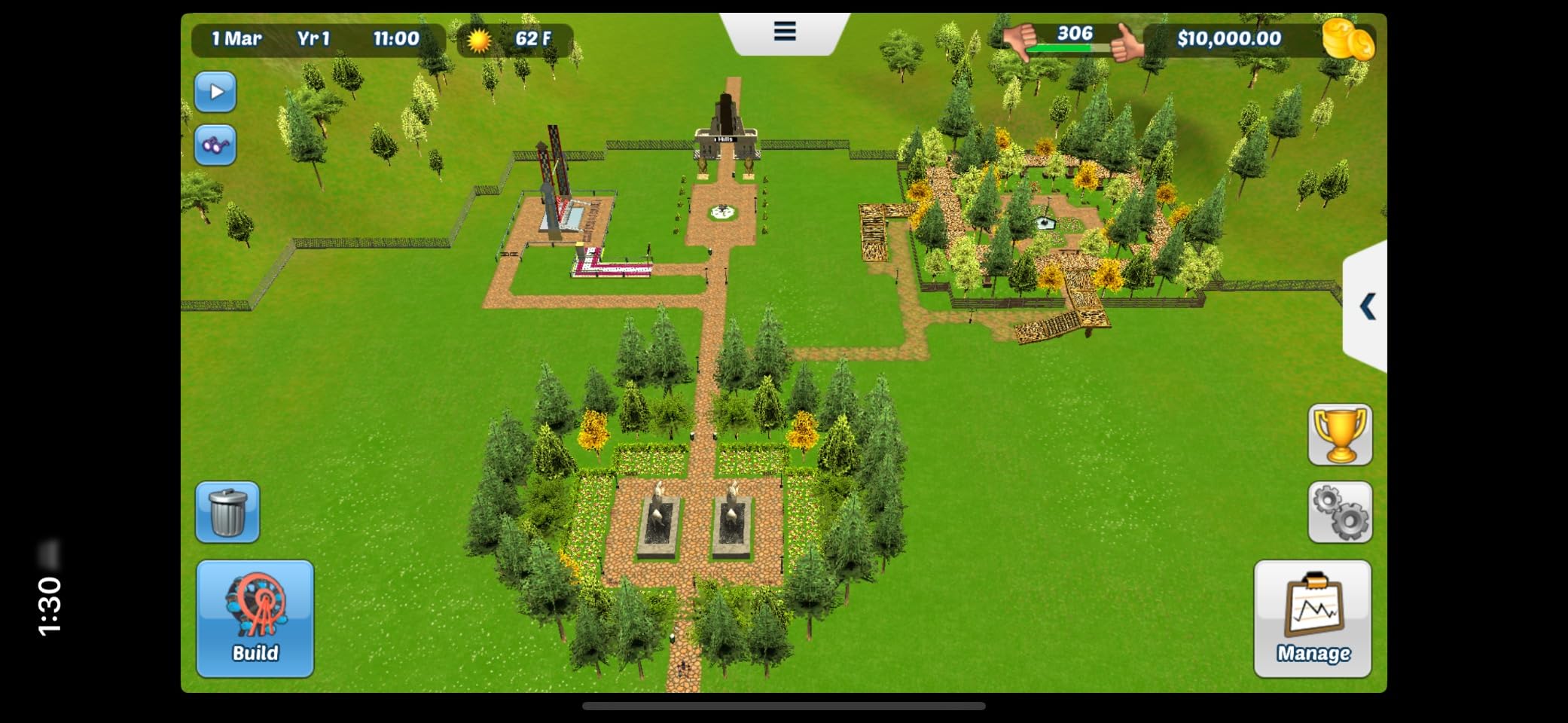Tap the home indicator bar at screen bottom
This screenshot has height=723, width=1568.
coord(784,706)
